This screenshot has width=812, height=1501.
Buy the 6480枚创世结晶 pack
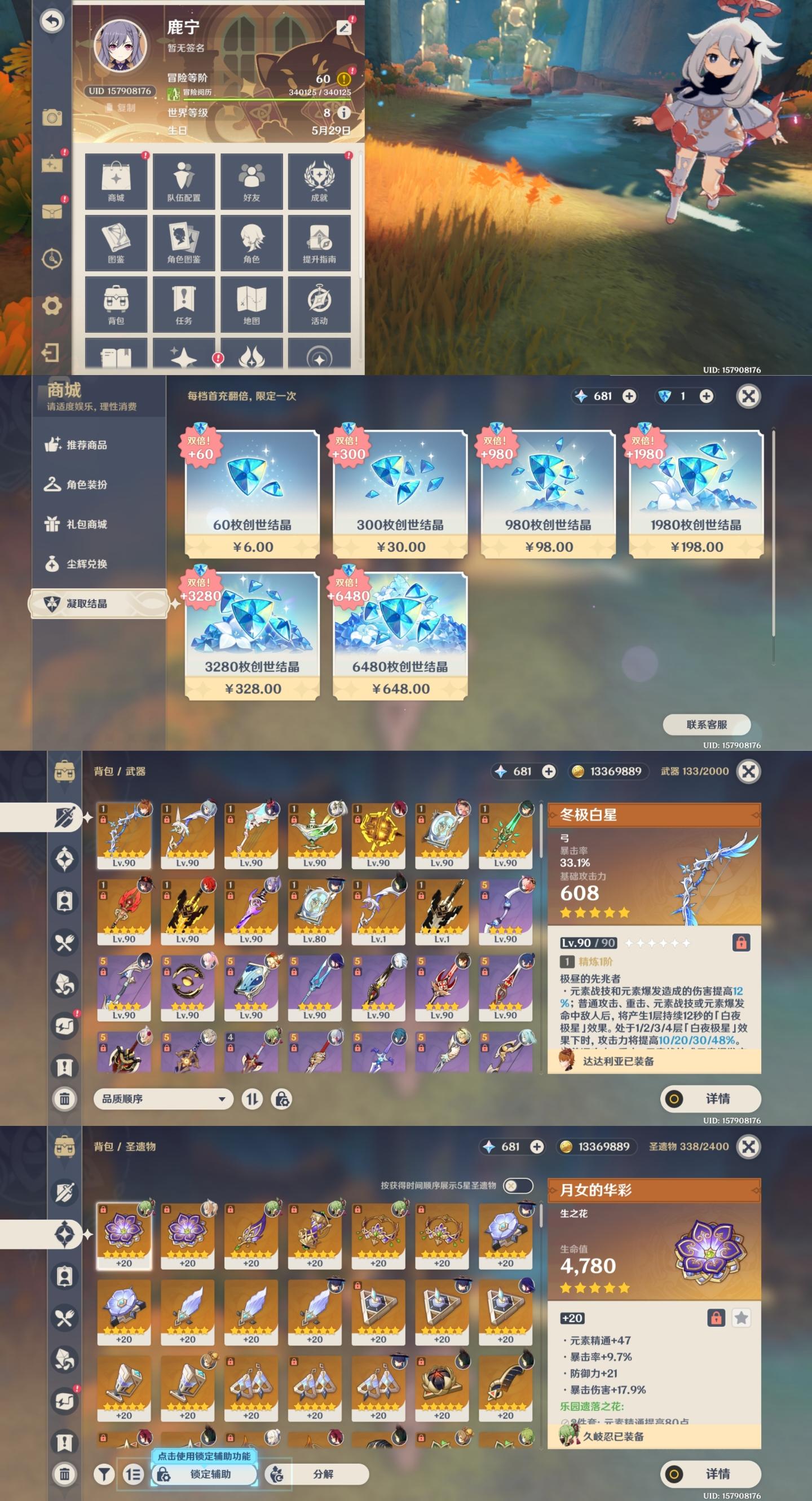[x=400, y=636]
